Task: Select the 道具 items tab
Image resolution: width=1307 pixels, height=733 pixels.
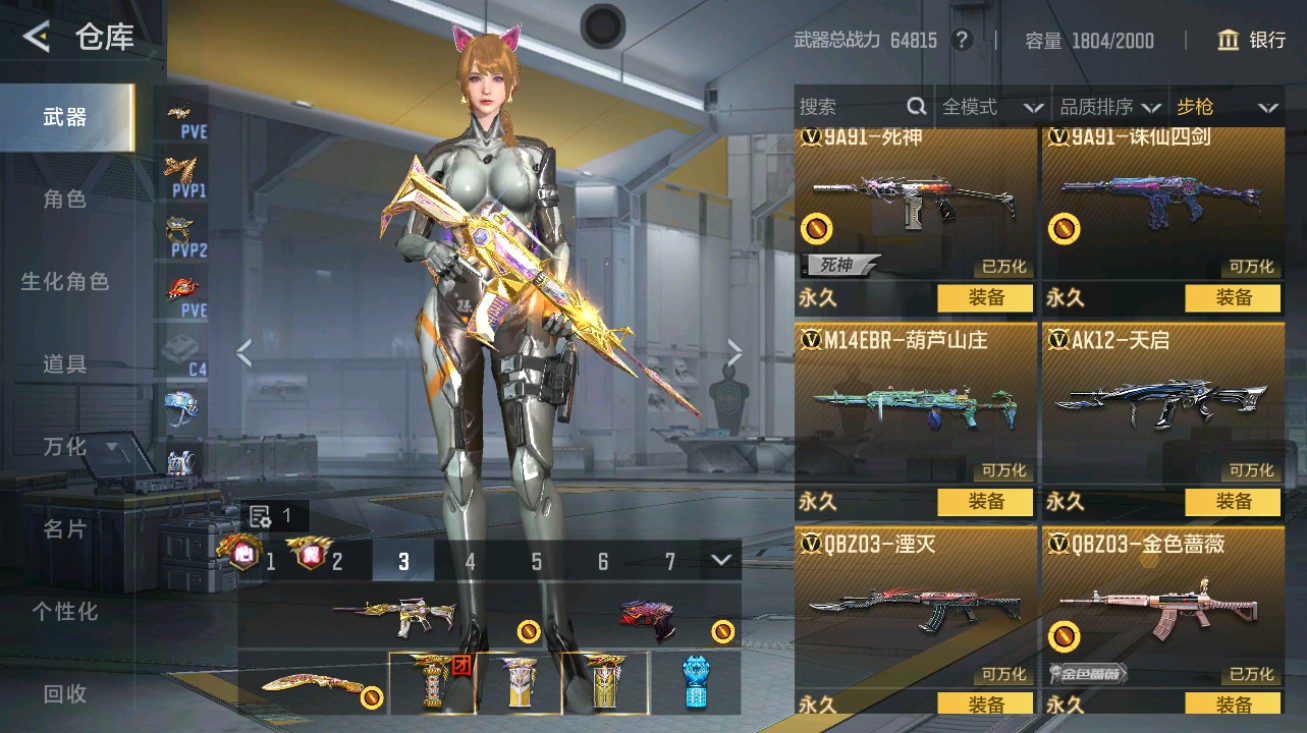Action: coord(65,364)
